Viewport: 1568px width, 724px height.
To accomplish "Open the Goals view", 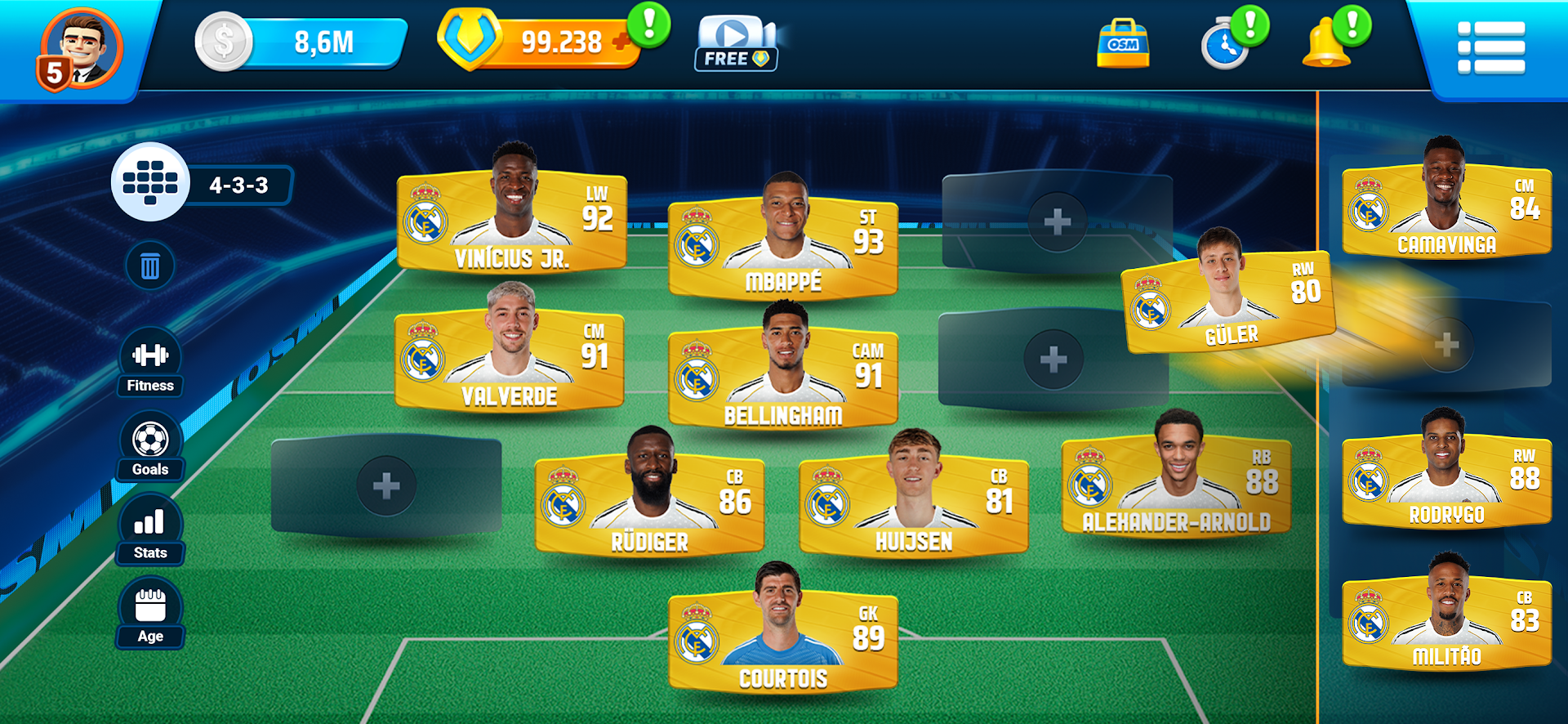I will (150, 445).
